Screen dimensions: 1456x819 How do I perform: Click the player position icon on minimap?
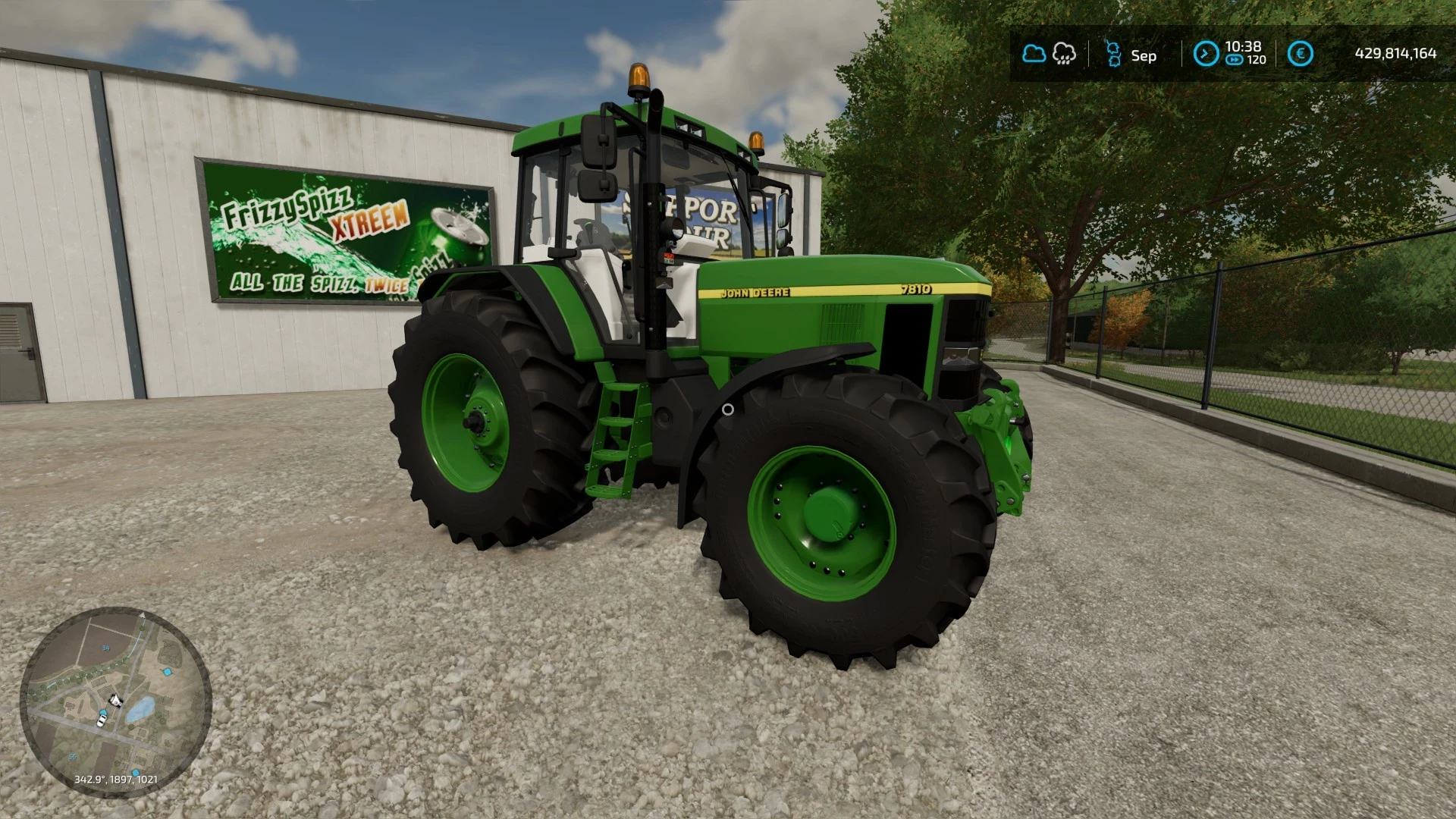[103, 712]
